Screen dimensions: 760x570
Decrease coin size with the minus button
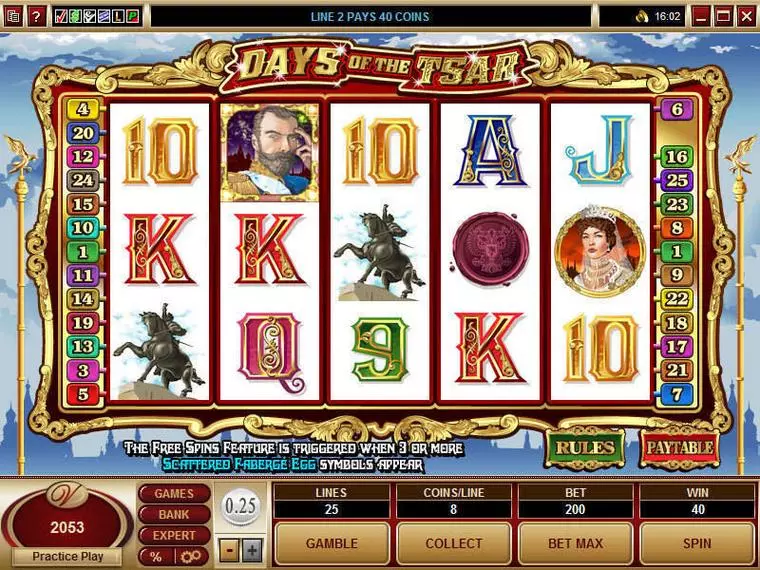(x=230, y=549)
